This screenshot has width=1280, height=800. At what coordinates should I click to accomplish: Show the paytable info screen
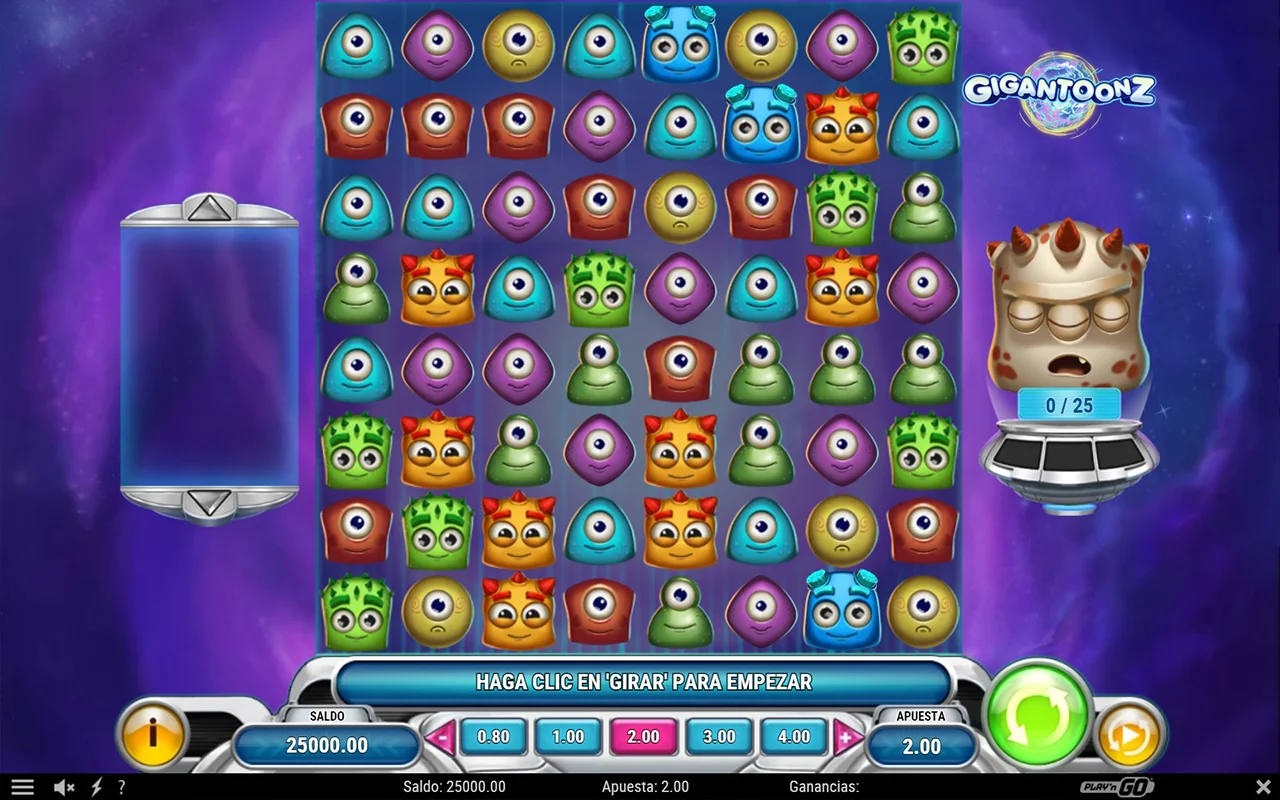[153, 736]
